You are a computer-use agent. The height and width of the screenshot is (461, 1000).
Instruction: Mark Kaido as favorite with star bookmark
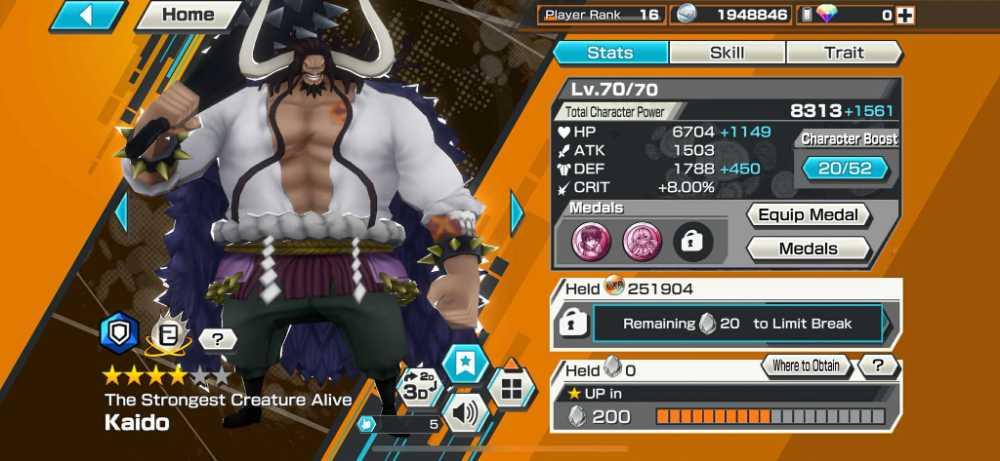pos(465,364)
